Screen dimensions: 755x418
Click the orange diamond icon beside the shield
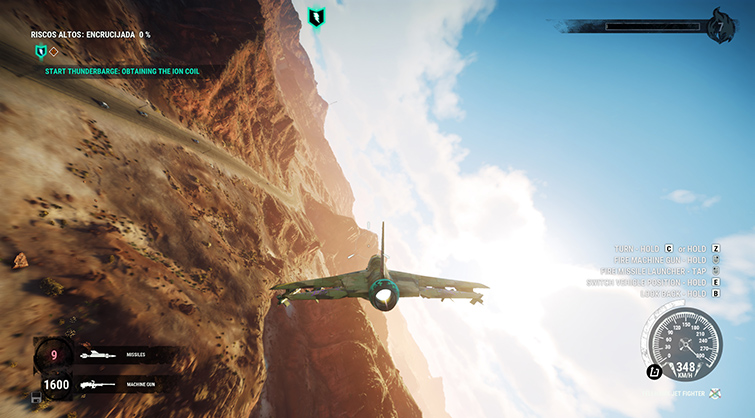55,51
